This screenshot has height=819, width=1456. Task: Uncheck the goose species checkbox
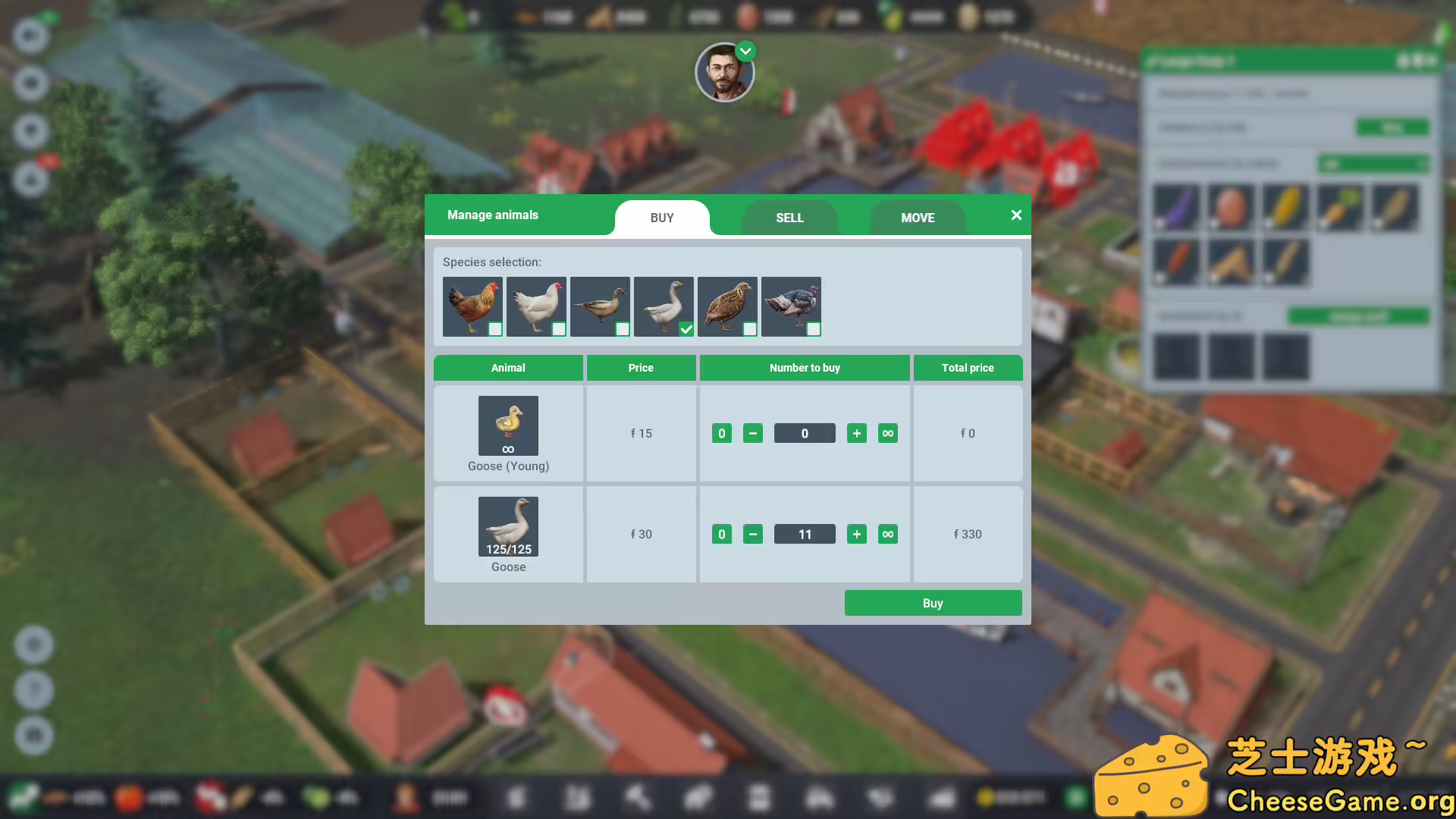pos(687,329)
